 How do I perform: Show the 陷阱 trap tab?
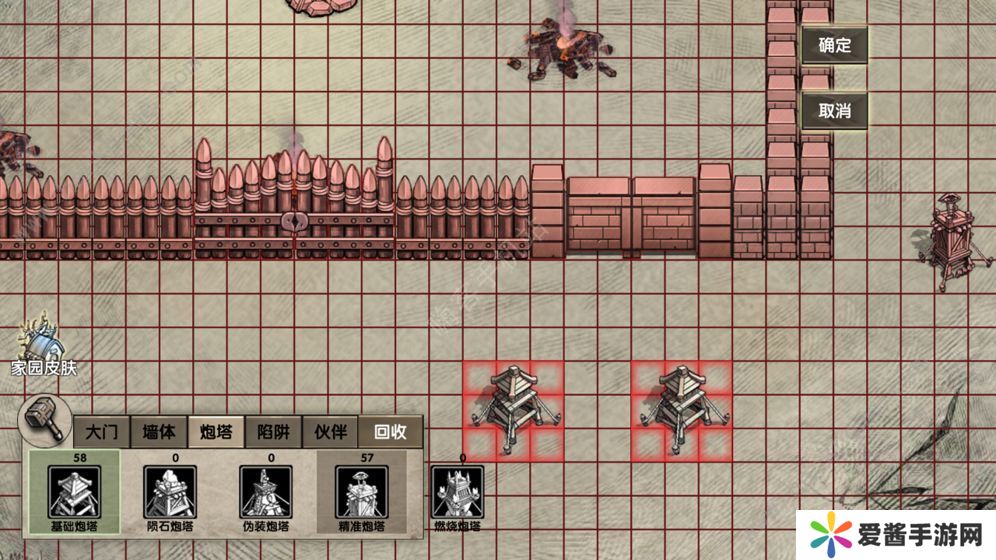(273, 432)
